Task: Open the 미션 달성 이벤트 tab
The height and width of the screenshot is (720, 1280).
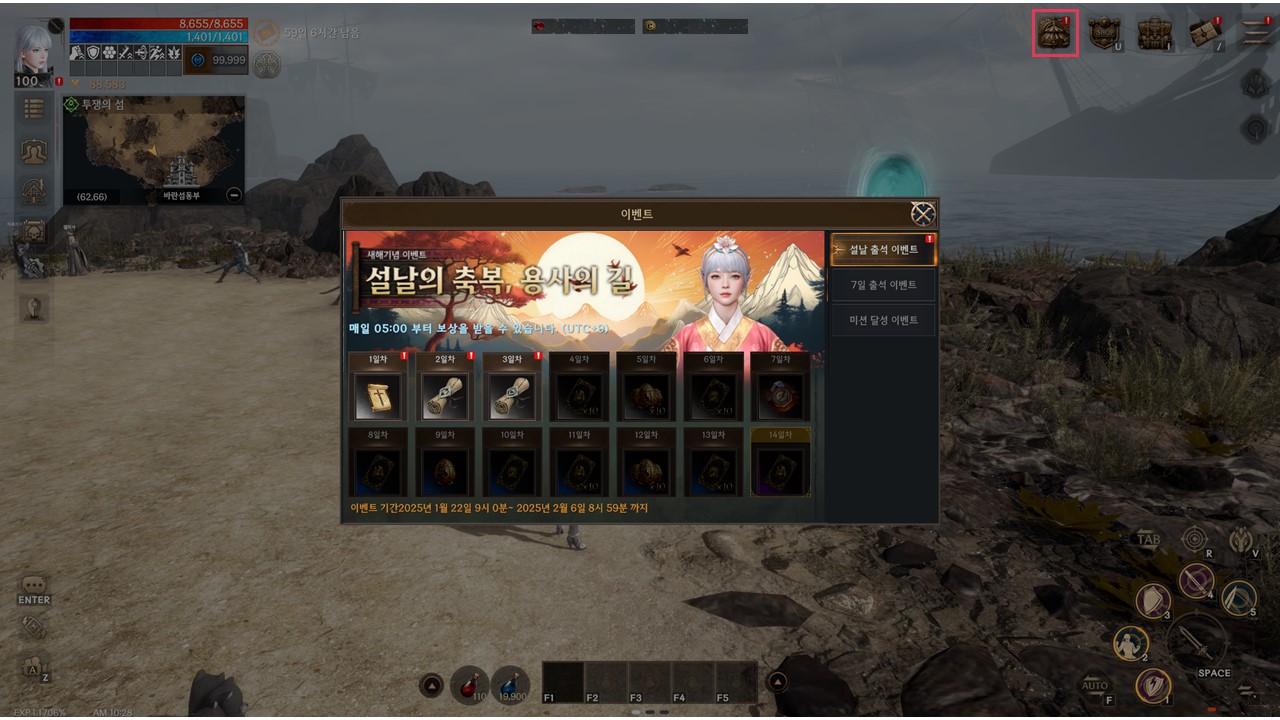Action: click(883, 320)
